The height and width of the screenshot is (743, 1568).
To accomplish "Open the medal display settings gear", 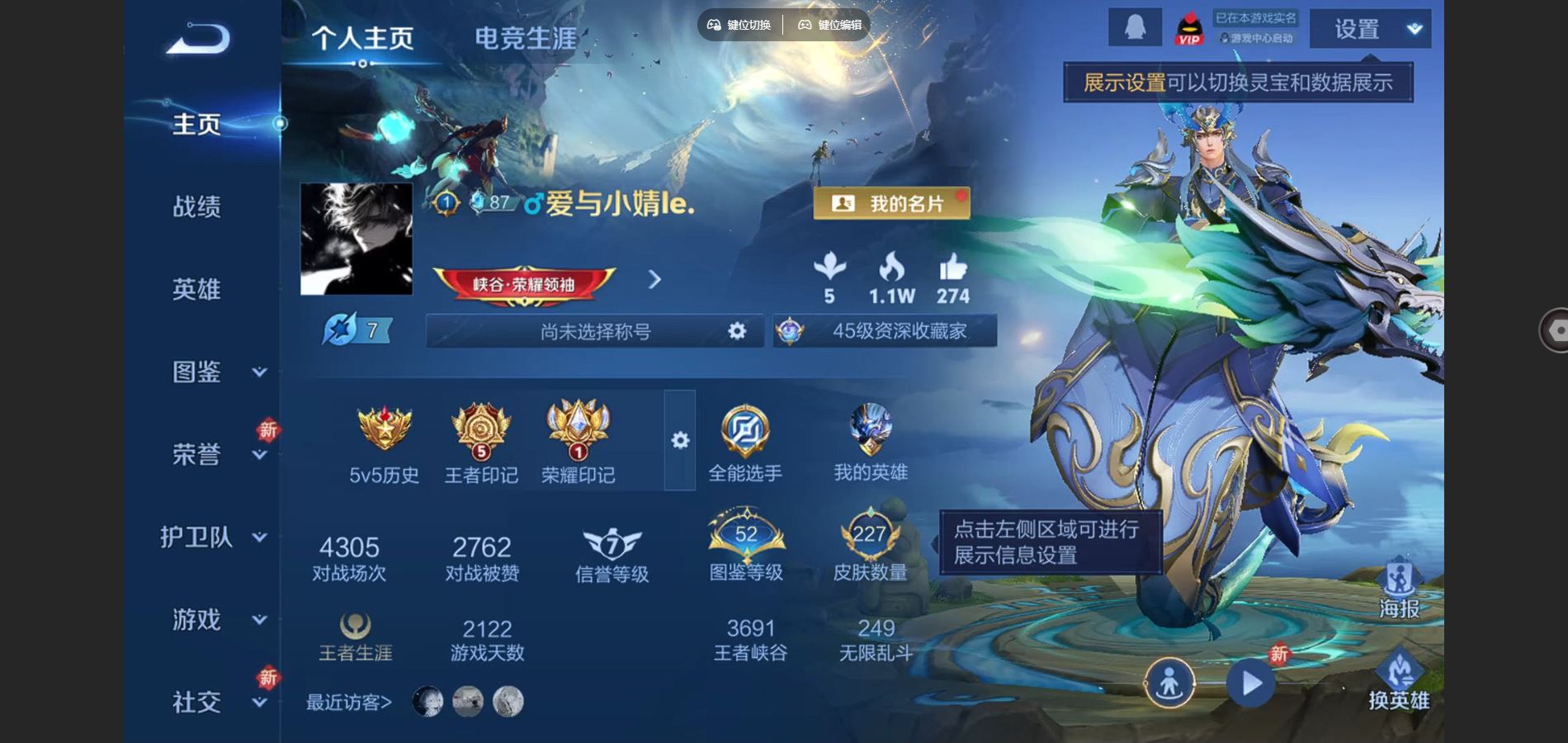I will (679, 442).
